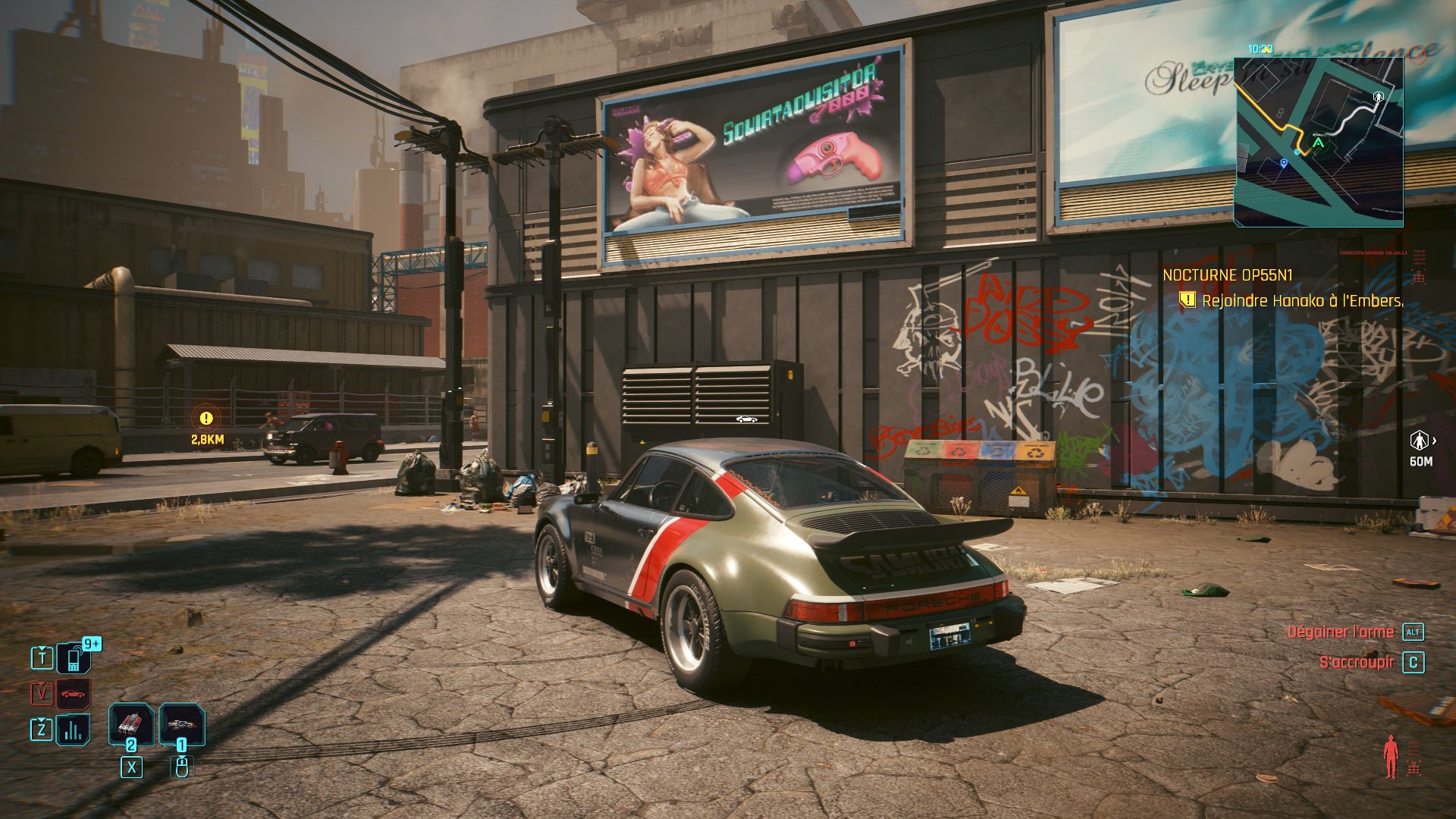Select the red vehicle call icon

point(74,693)
